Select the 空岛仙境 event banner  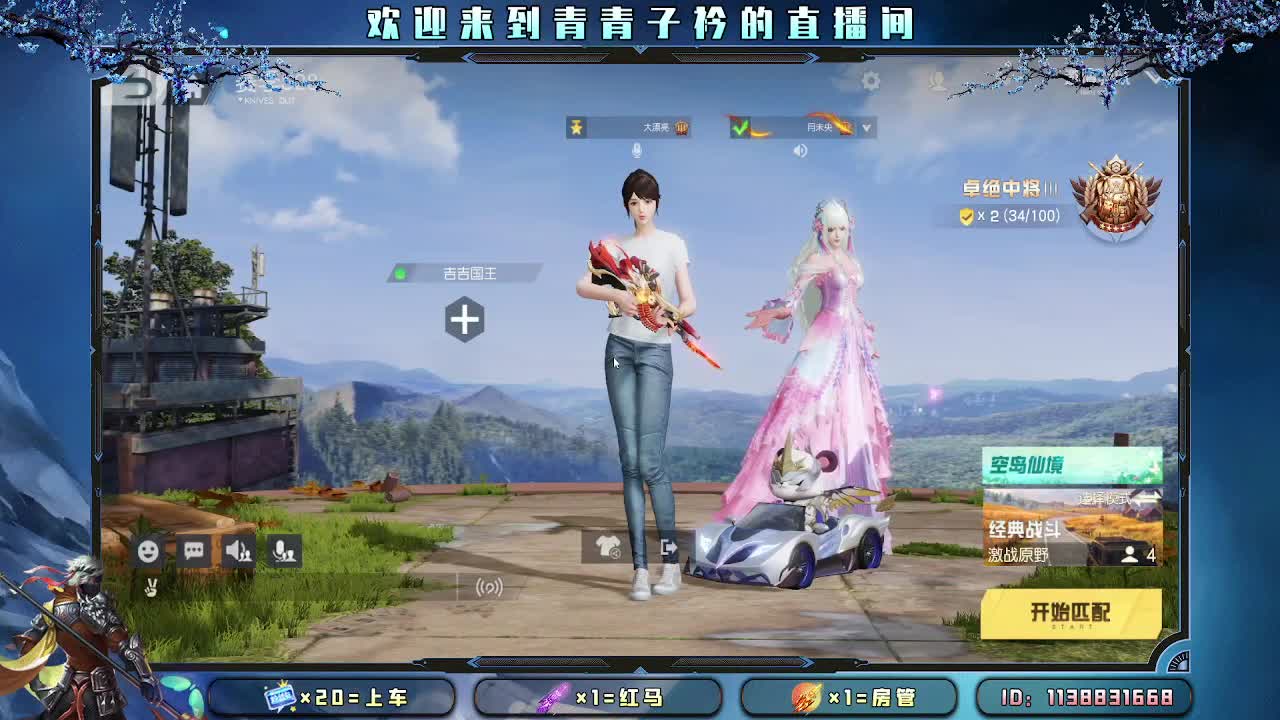tap(1068, 465)
